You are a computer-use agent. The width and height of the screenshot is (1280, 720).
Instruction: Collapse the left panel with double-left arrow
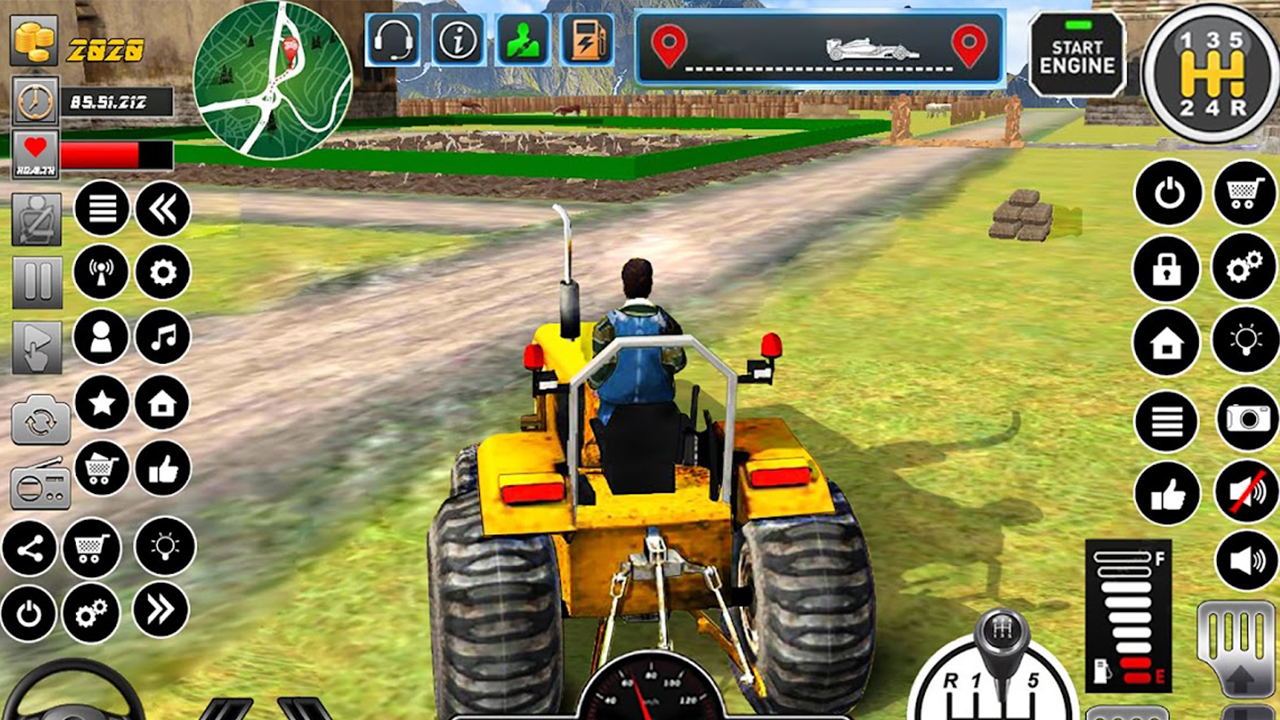(x=162, y=209)
